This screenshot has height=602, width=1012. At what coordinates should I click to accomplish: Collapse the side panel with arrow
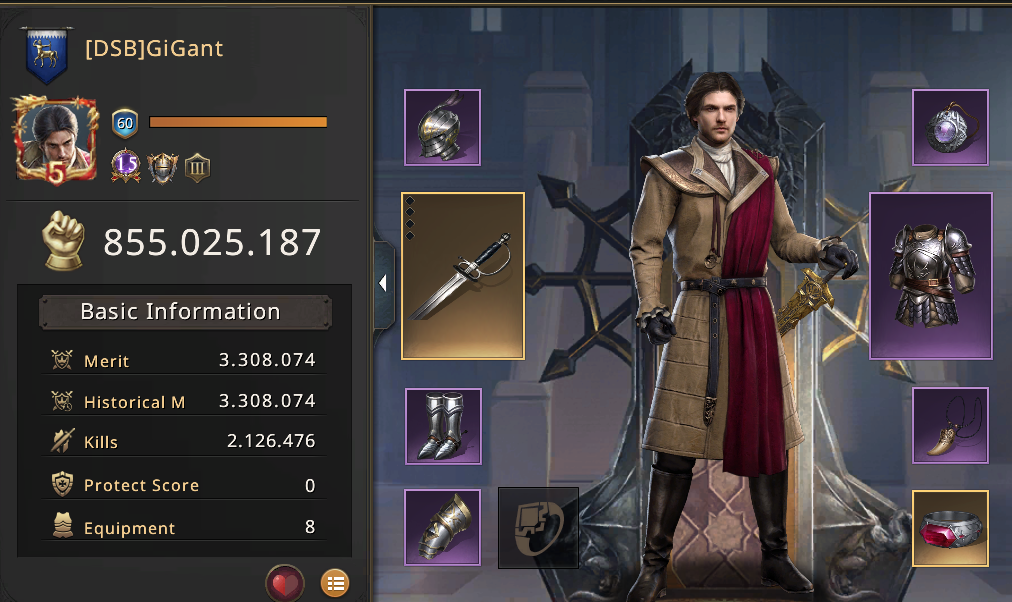click(383, 284)
